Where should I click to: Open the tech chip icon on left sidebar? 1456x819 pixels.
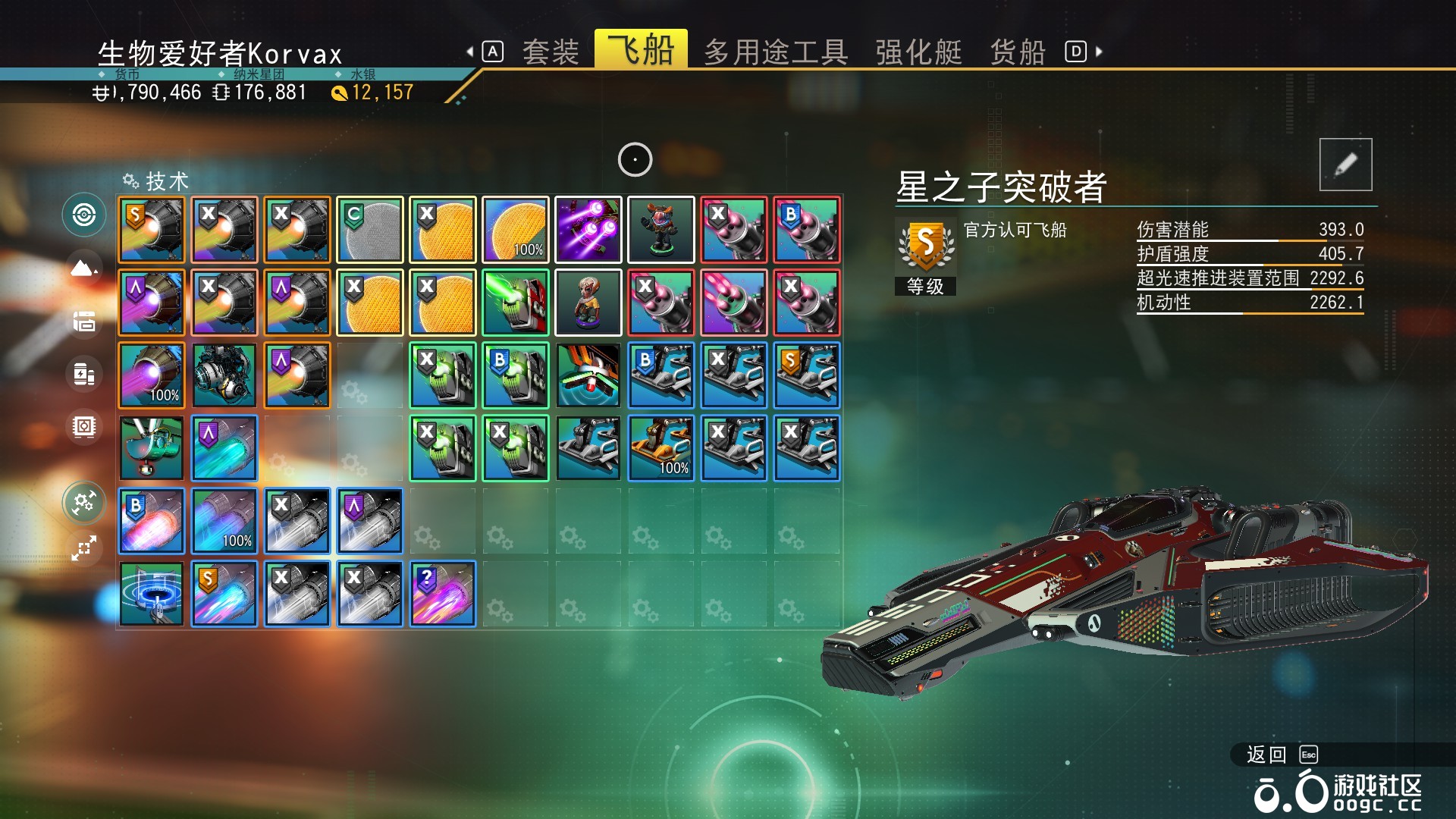tap(83, 426)
